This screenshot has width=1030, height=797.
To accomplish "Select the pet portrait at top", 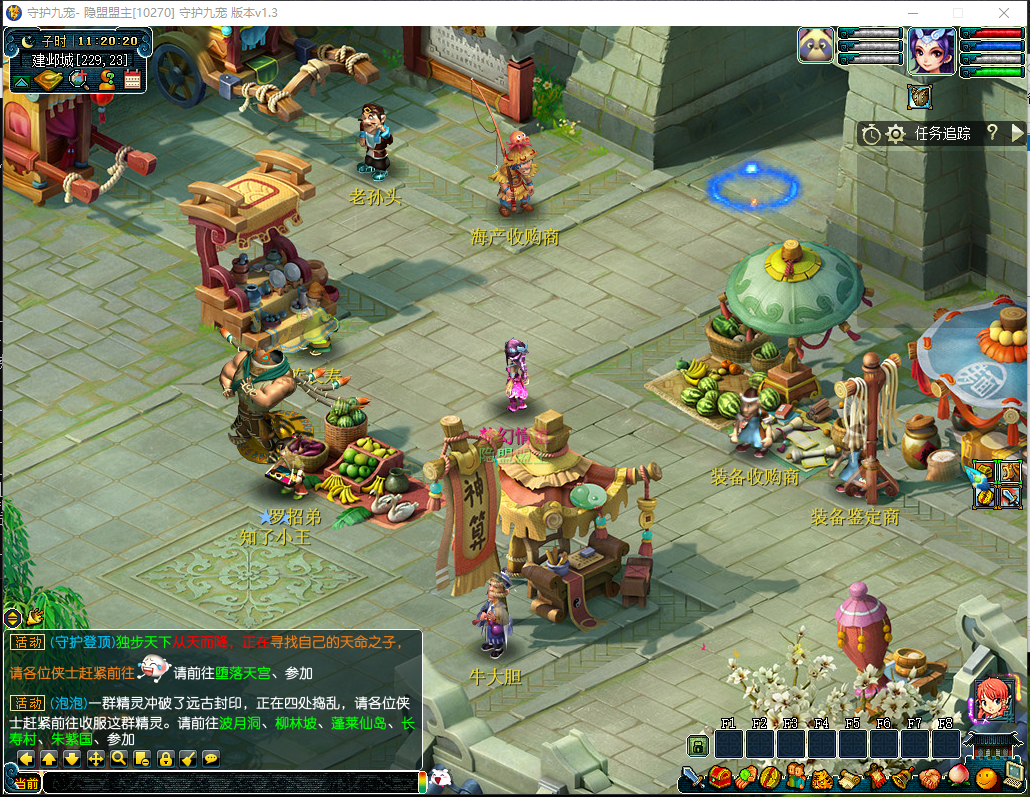I will (816, 45).
